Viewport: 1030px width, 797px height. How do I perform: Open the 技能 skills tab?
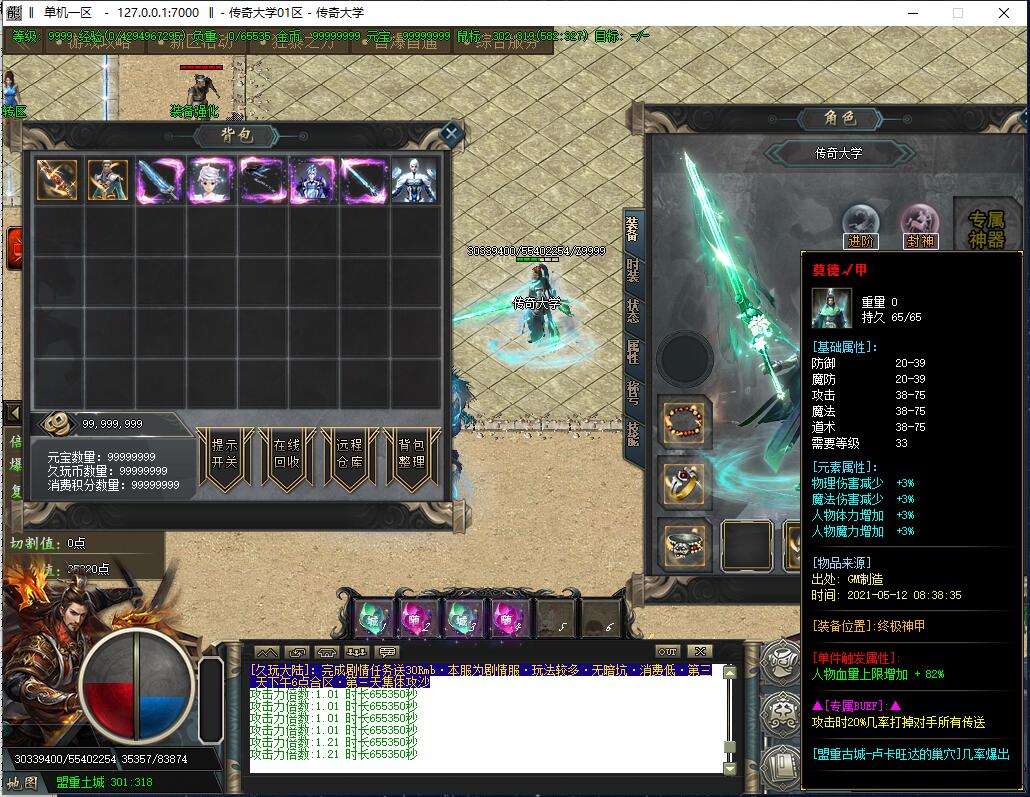633,433
